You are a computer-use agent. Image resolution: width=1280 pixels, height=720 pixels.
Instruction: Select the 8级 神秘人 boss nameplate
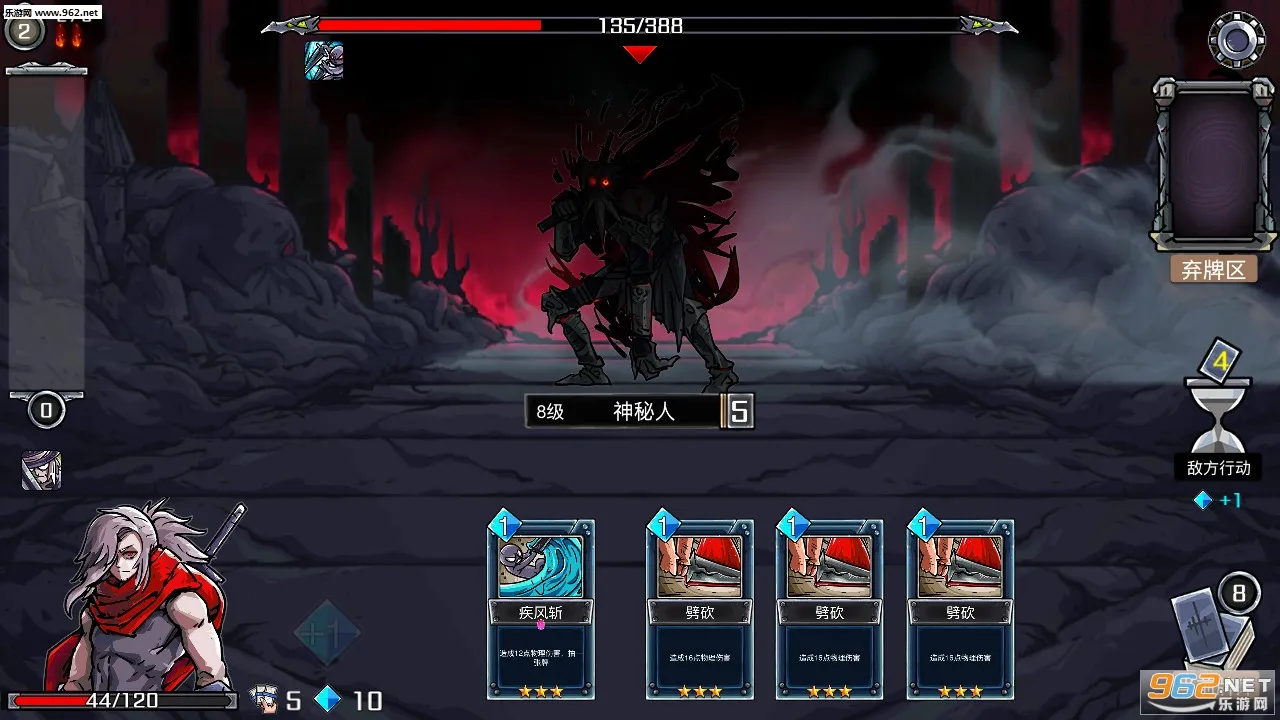(x=620, y=411)
